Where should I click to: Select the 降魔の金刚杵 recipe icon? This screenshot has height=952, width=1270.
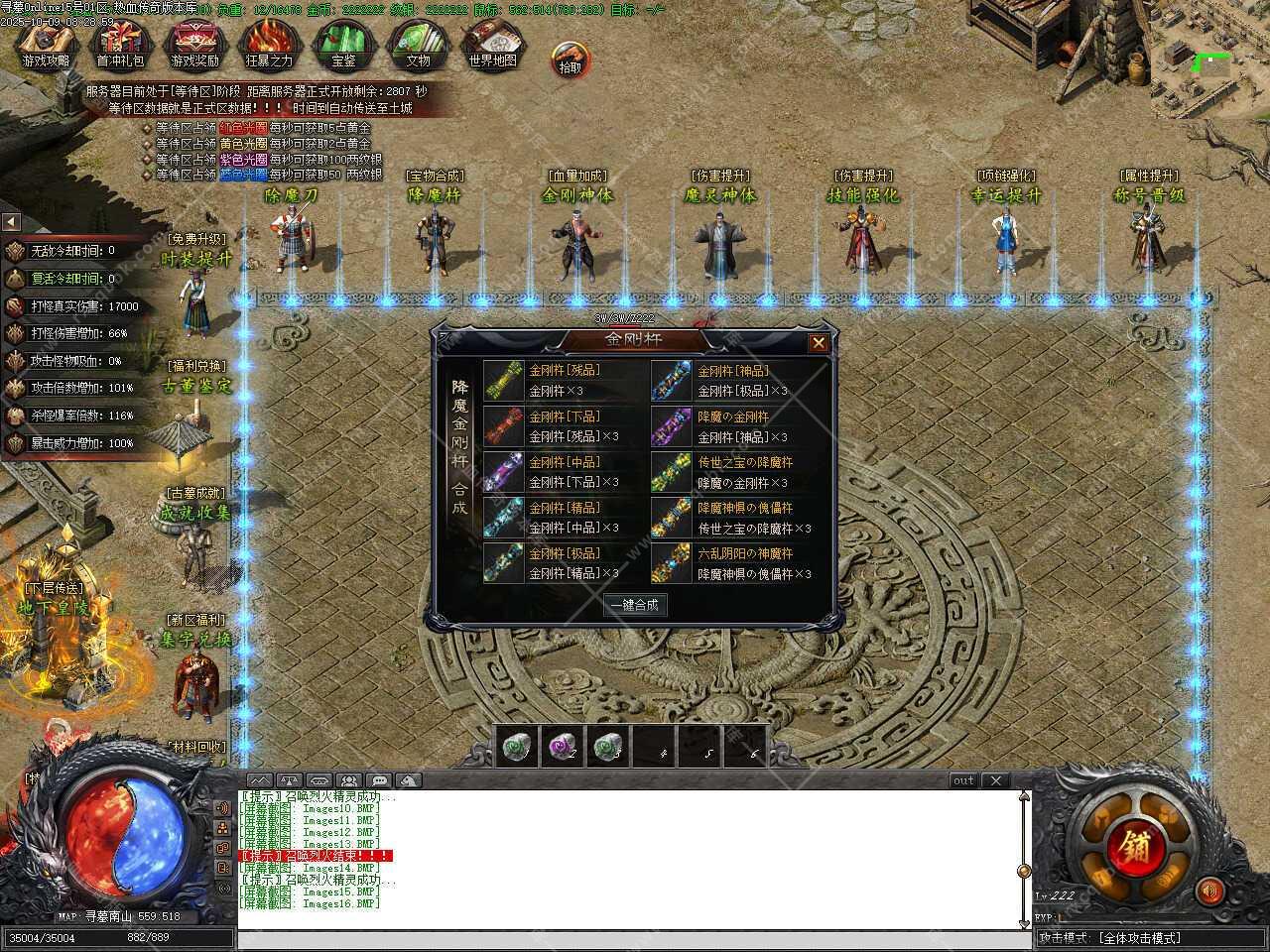point(672,424)
